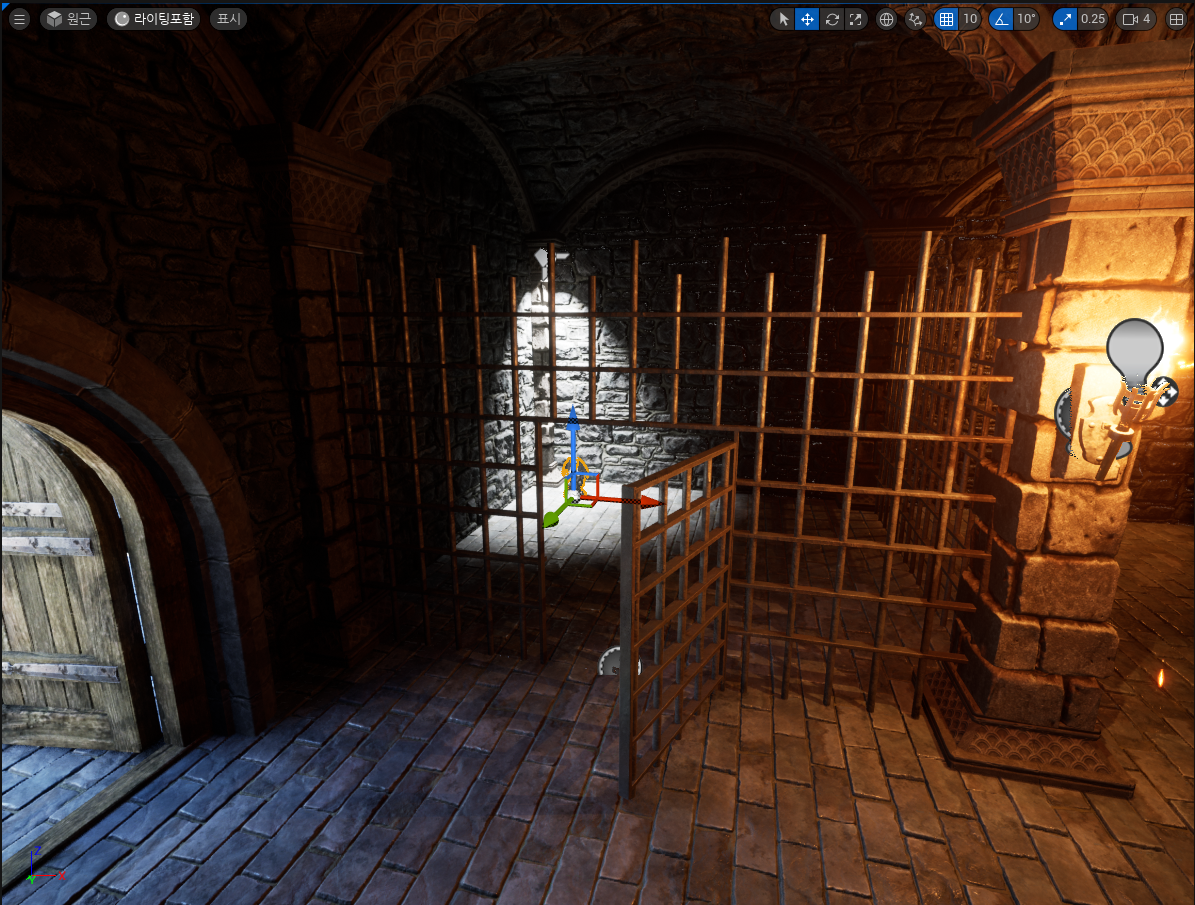This screenshot has width=1195, height=905.
Task: Choose the translate move tool
Action: (807, 19)
